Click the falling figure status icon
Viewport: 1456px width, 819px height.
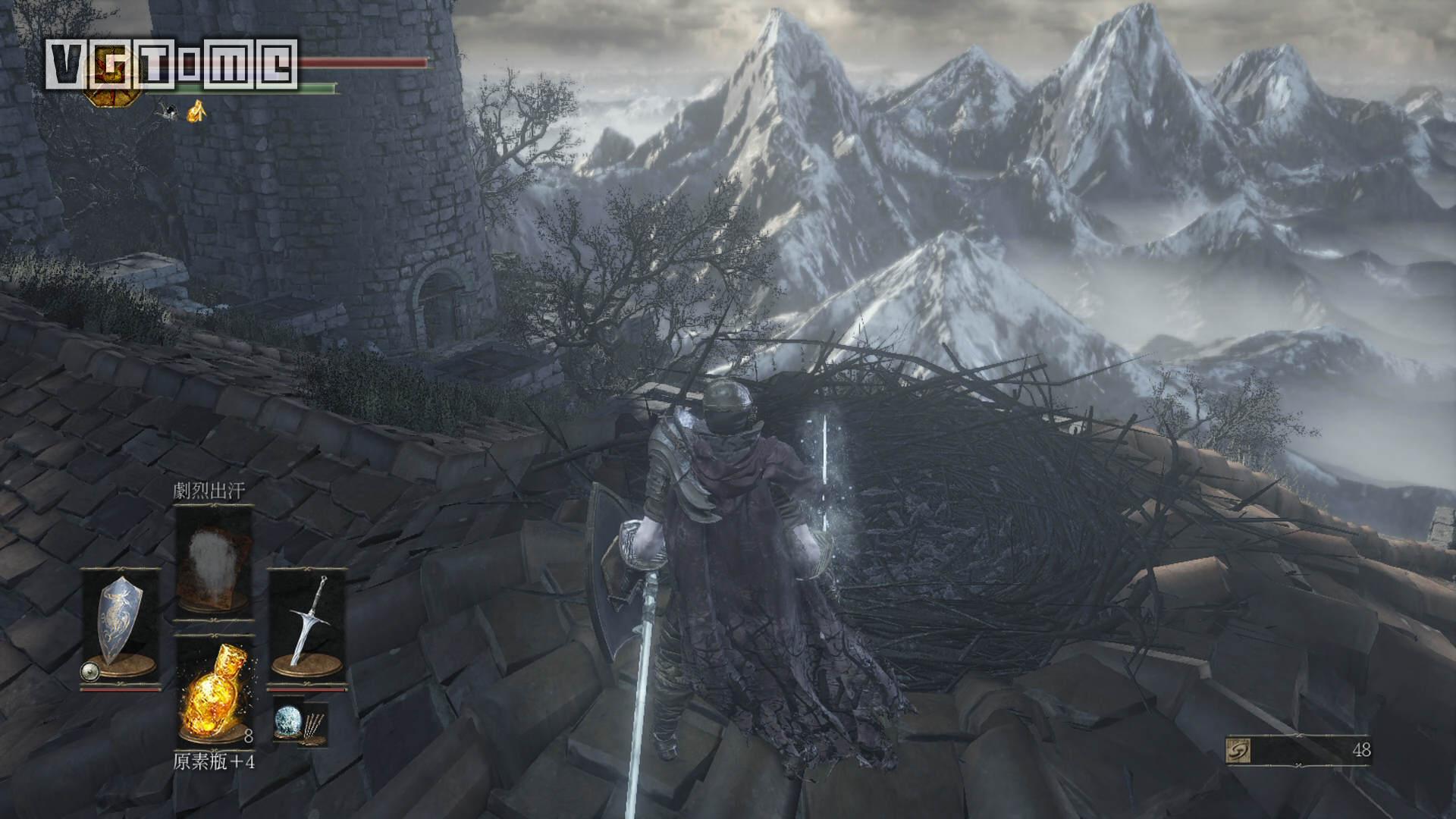(168, 111)
